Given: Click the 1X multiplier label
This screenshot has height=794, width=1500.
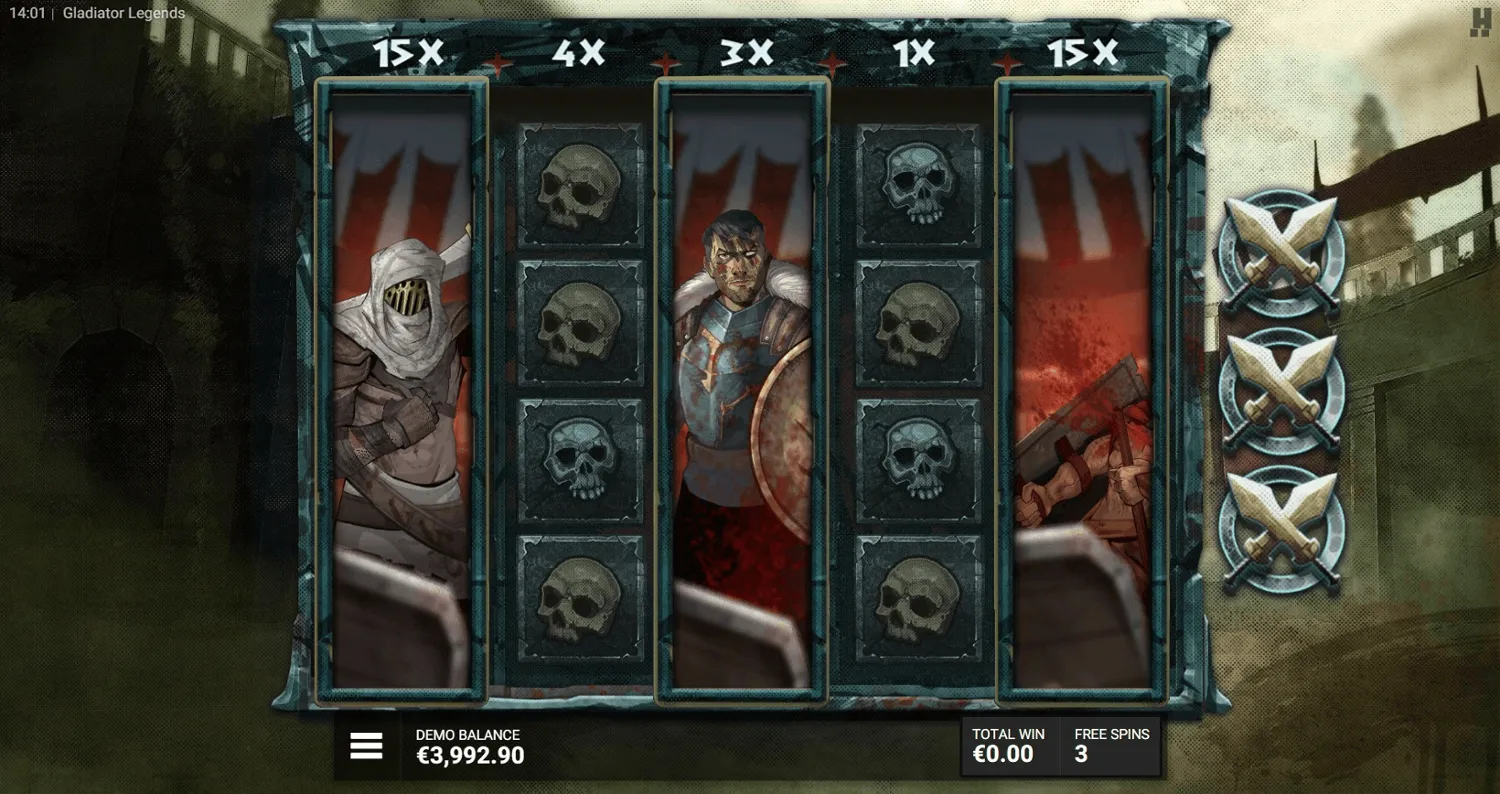Looking at the screenshot, I should coord(912,55).
